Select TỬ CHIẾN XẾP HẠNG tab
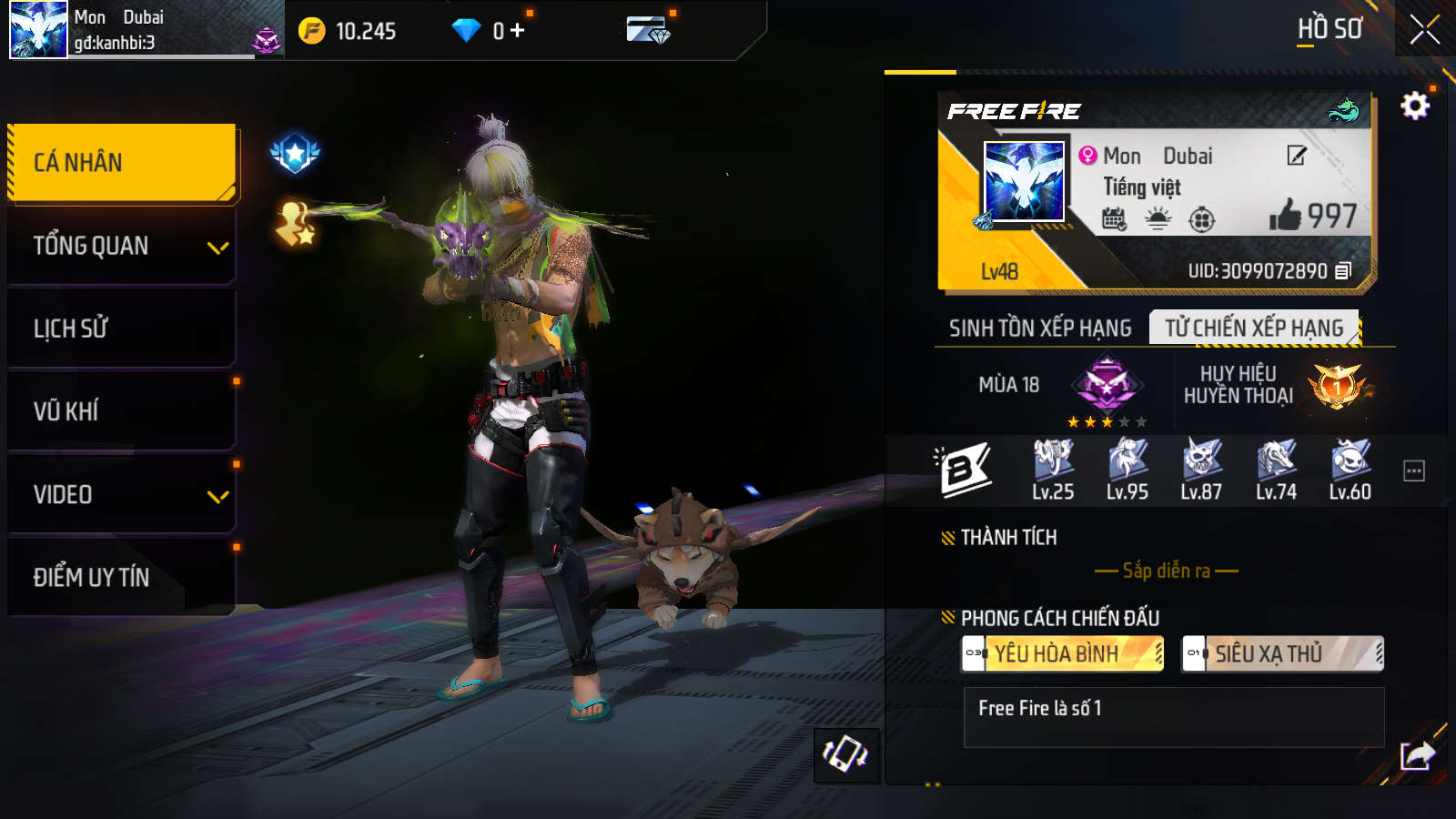Image resolution: width=1456 pixels, height=819 pixels. pos(1254,328)
